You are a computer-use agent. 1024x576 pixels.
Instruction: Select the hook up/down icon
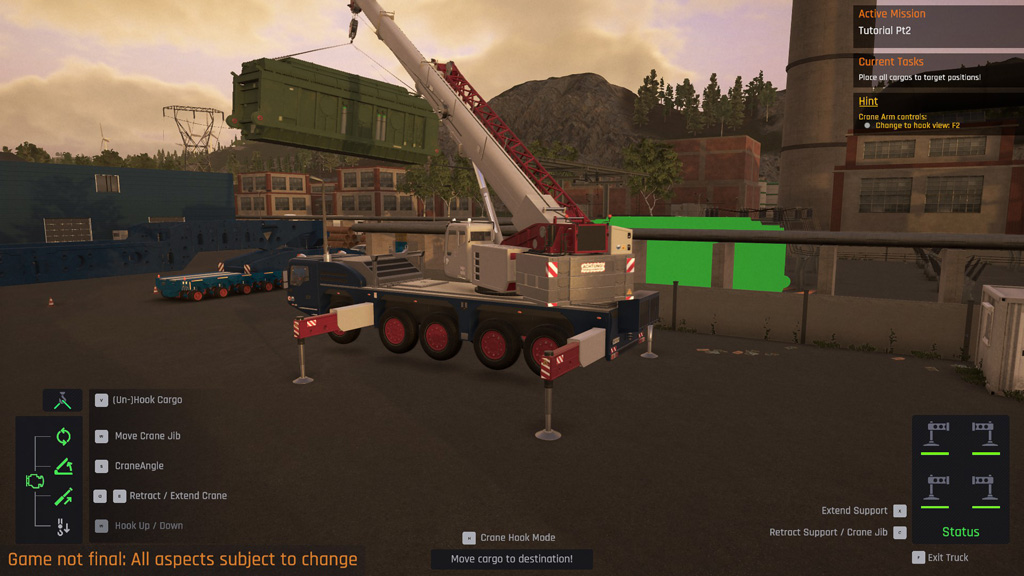(63, 526)
